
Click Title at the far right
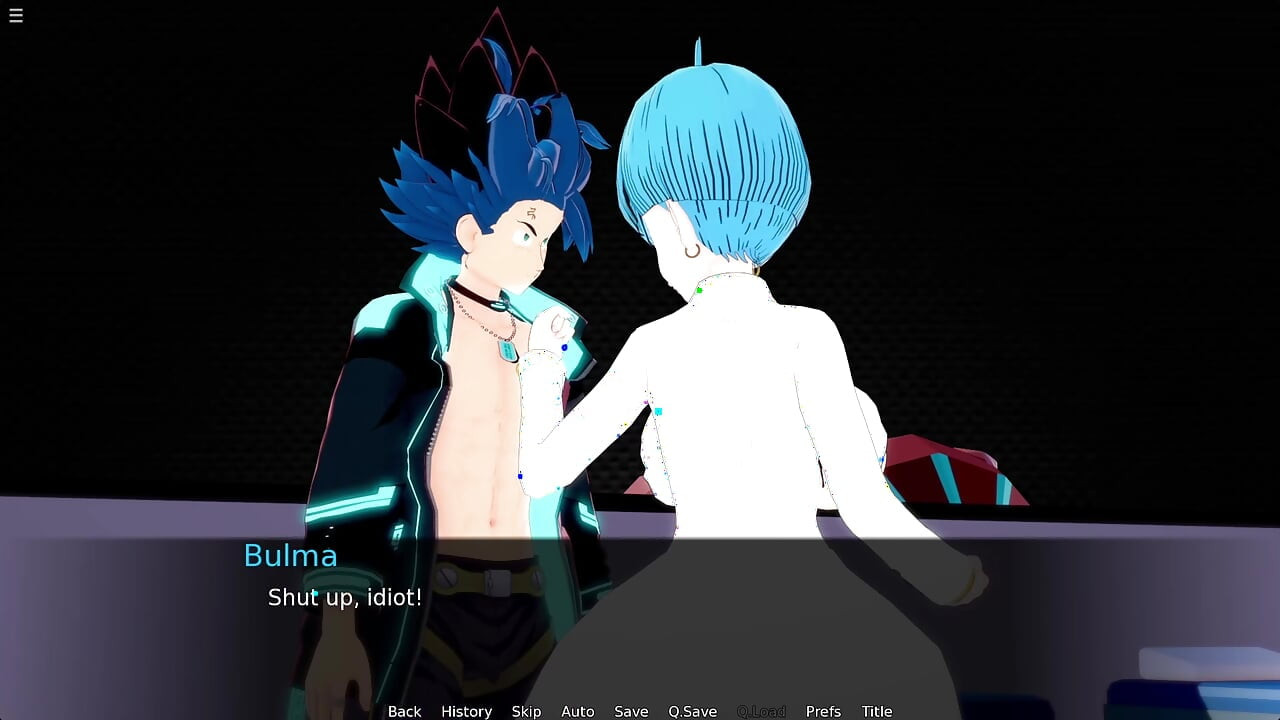[877, 711]
